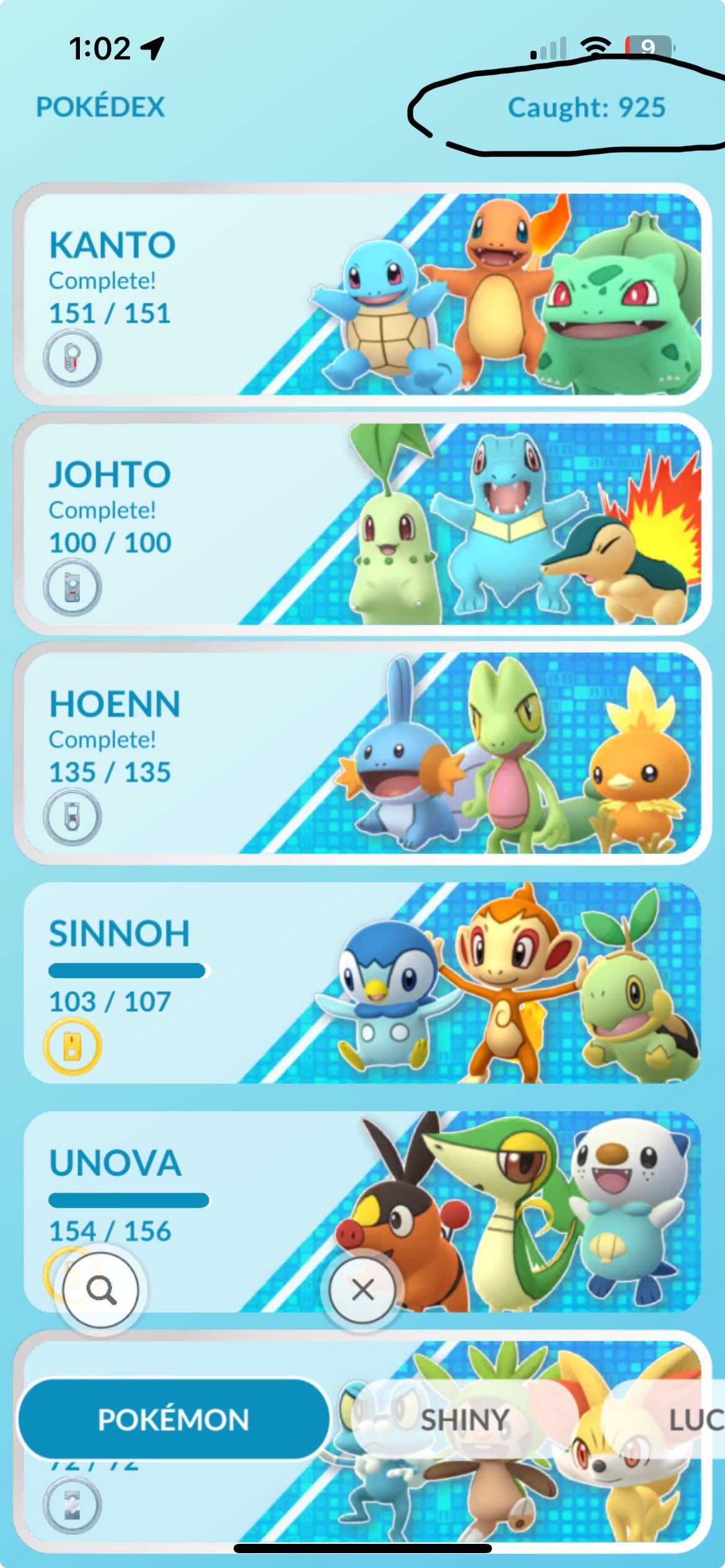Switch to the Shiny tab
The height and width of the screenshot is (1568, 725).
(465, 1419)
